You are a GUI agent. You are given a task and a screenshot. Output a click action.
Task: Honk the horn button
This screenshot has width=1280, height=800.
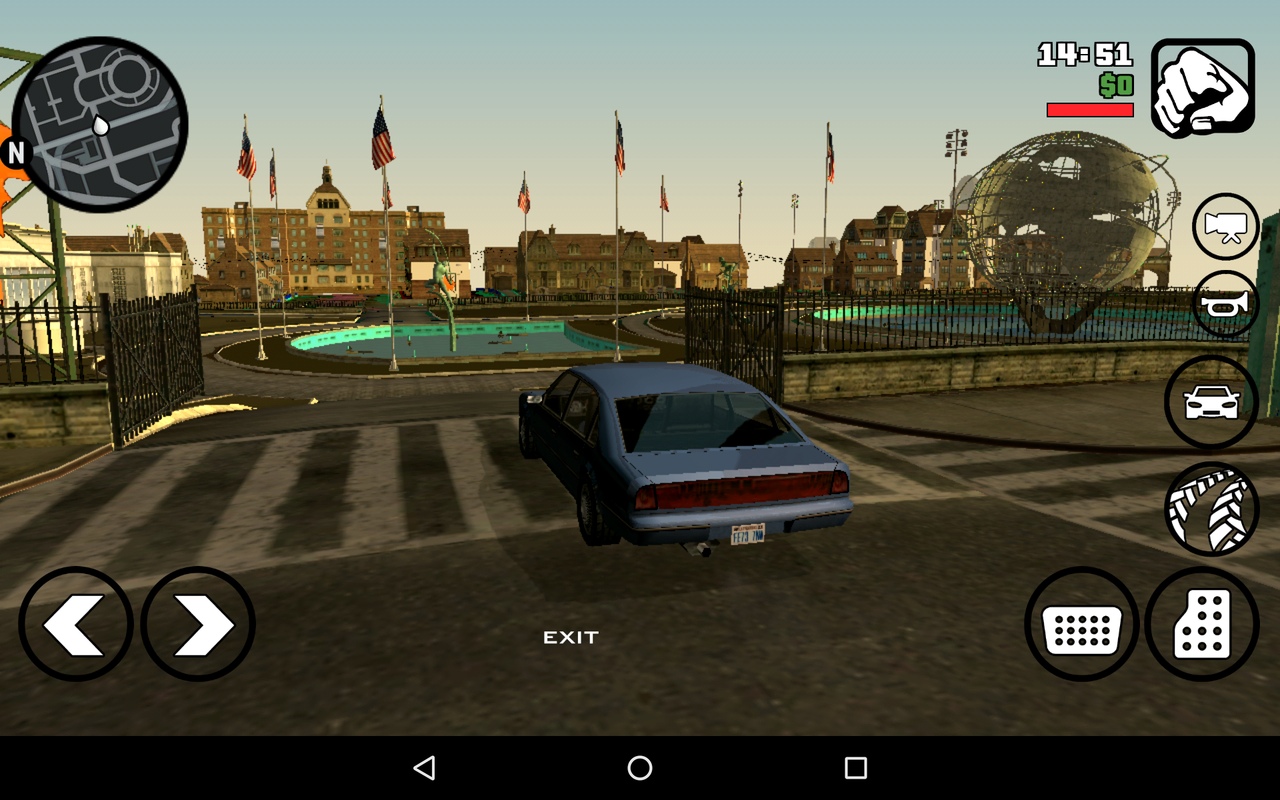coord(1225,304)
